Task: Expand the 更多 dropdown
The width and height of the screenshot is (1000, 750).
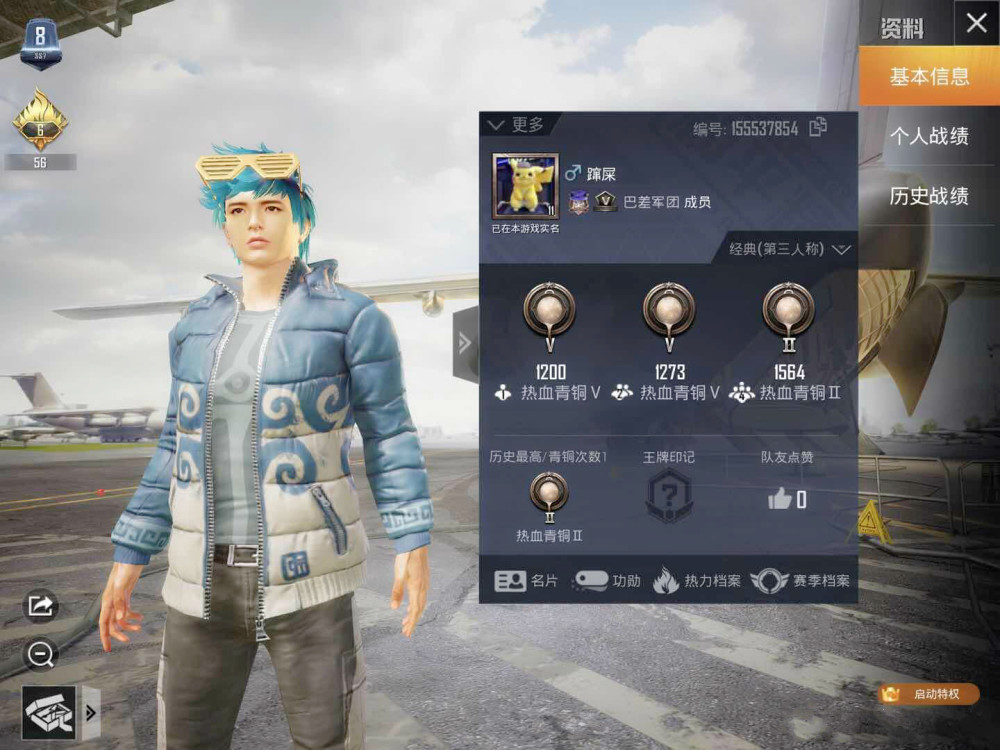Action: [x=516, y=125]
